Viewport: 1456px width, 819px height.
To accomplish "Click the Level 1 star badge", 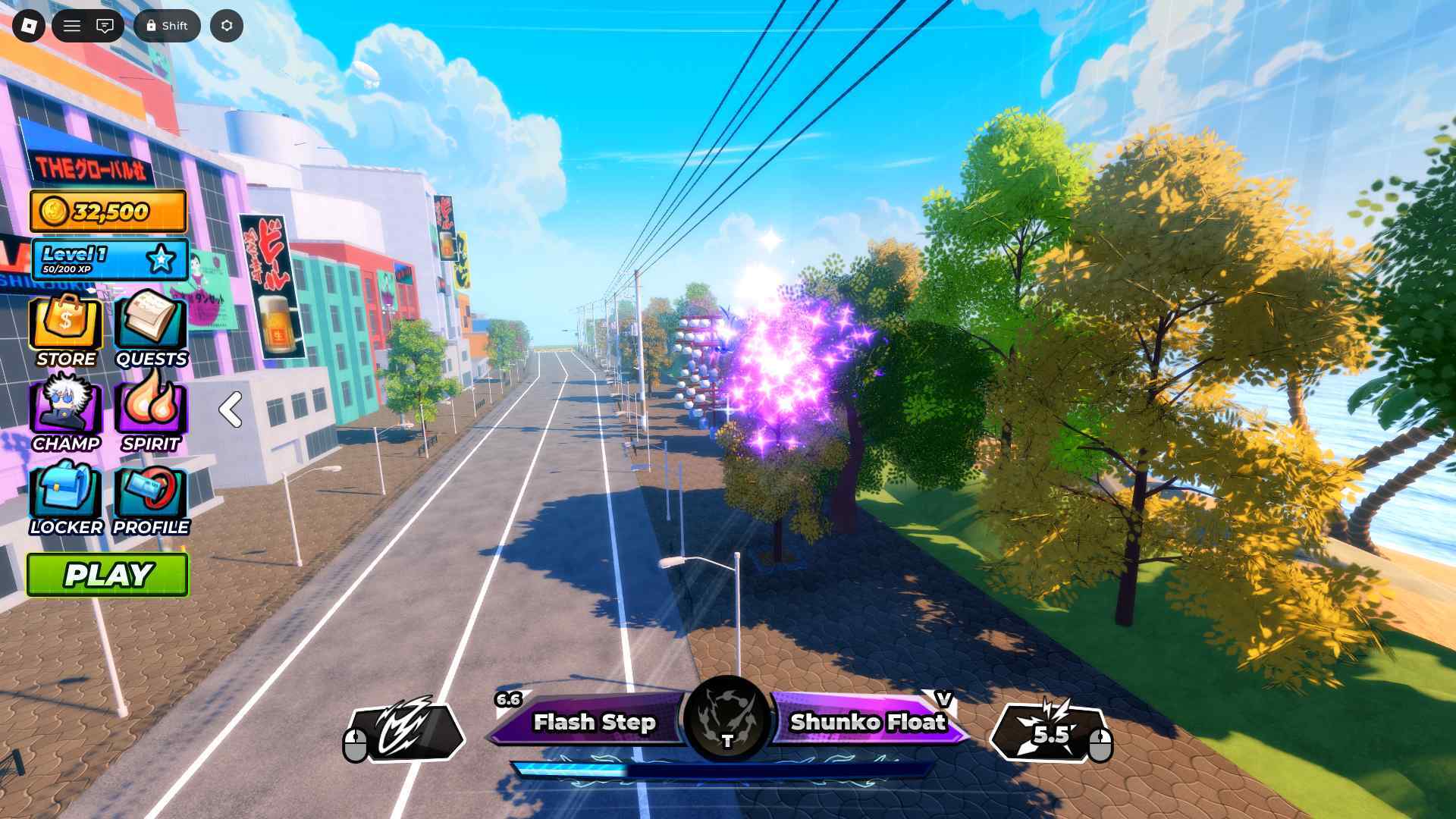I will (161, 259).
